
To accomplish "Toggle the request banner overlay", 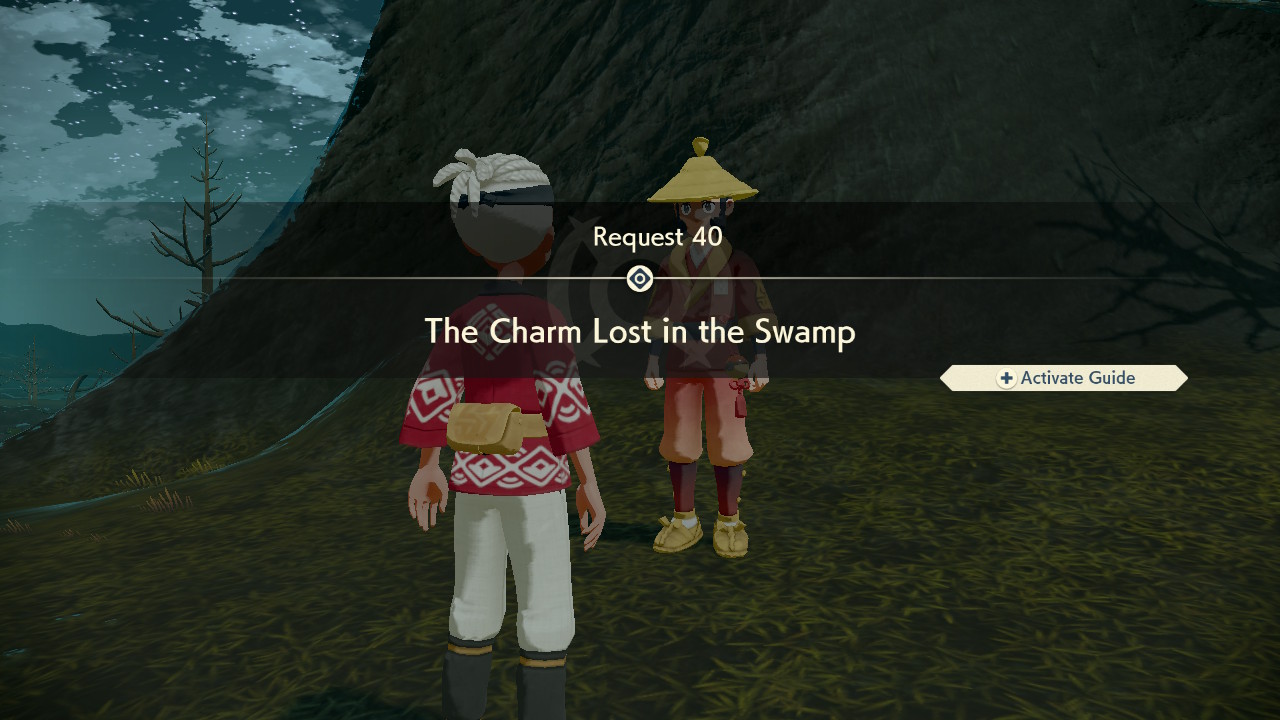I will [640, 280].
